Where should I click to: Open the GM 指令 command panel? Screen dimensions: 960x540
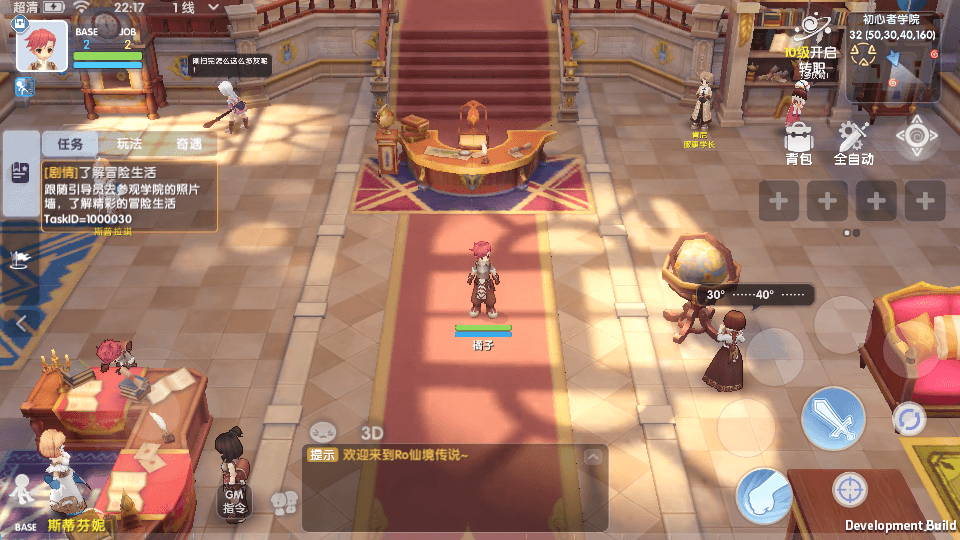click(234, 500)
